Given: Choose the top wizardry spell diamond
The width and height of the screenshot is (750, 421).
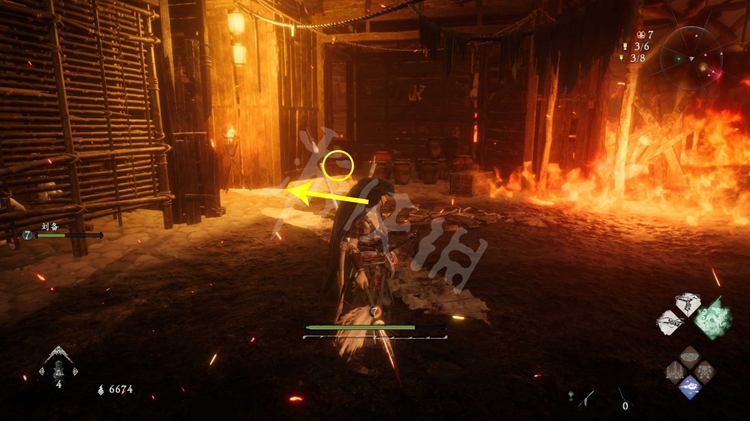Looking at the screenshot, I should pos(690,356).
